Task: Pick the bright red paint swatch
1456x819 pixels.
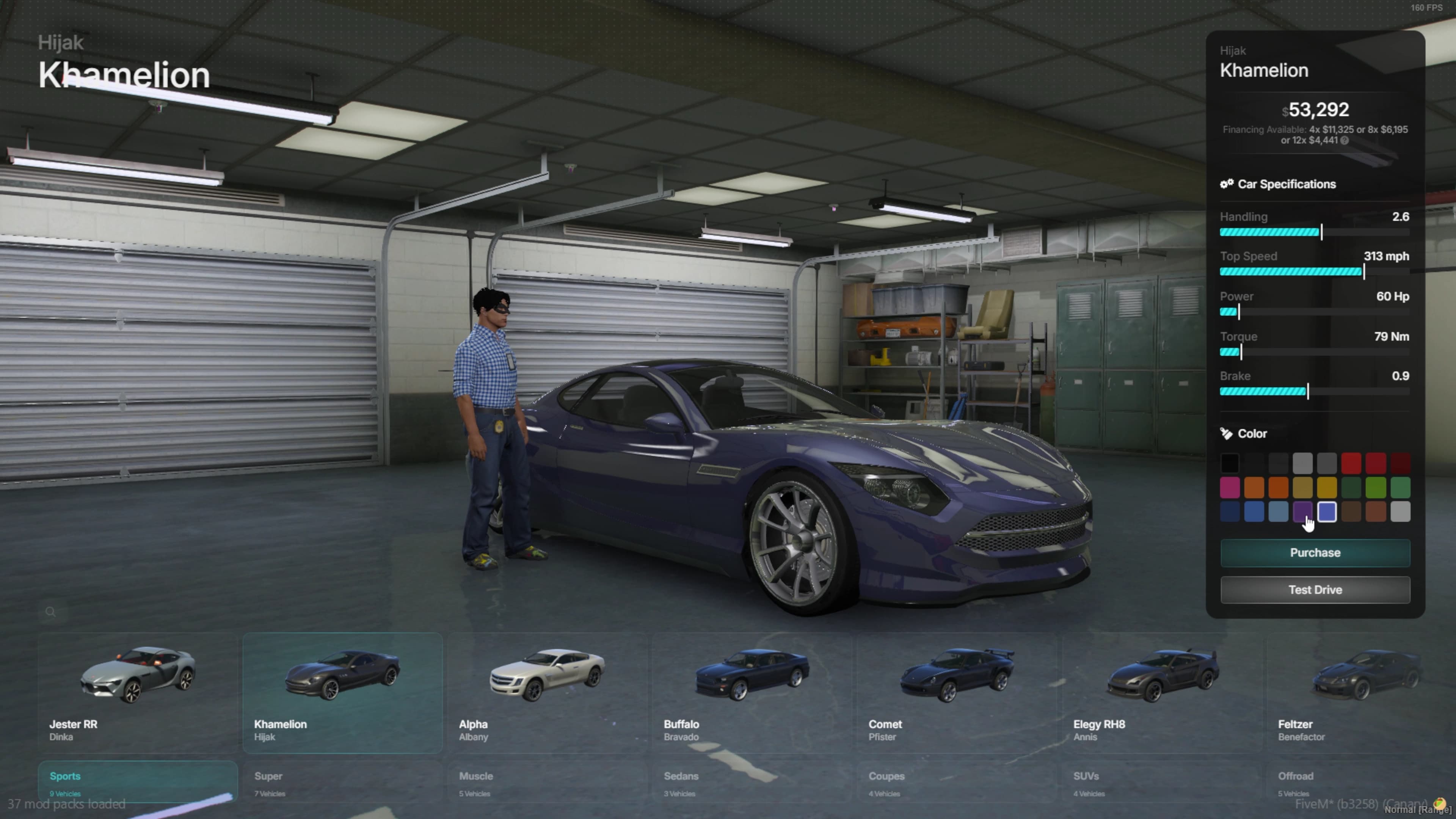Action: [x=1351, y=463]
